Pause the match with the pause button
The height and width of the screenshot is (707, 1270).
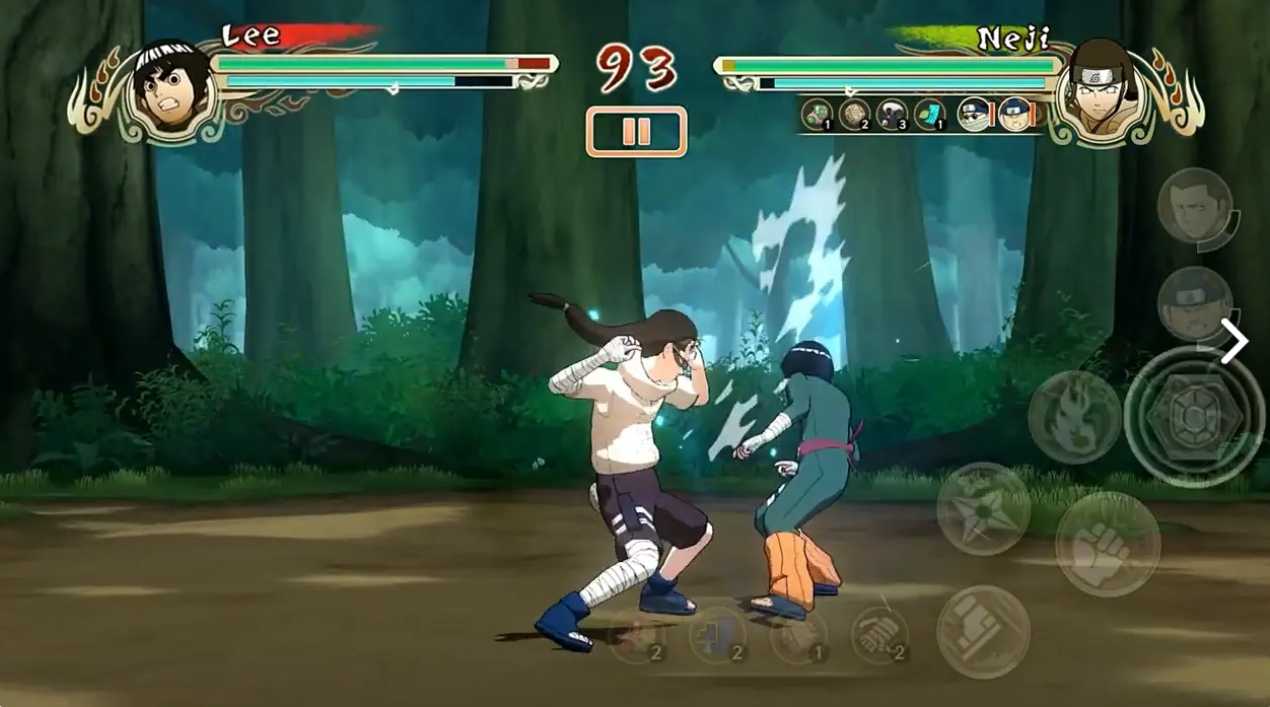pos(636,132)
